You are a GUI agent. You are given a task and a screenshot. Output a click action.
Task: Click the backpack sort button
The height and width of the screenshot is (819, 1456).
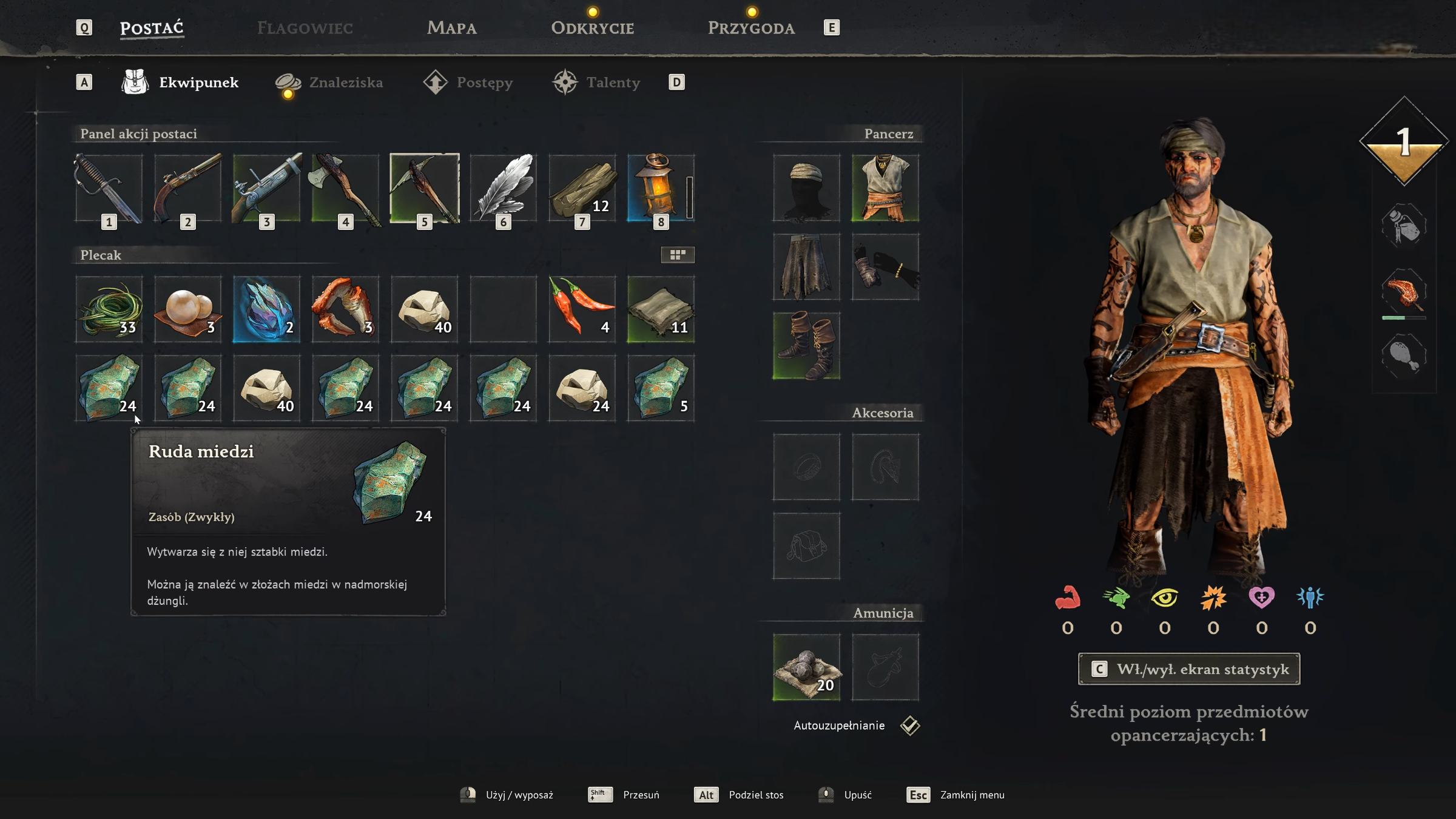678,255
